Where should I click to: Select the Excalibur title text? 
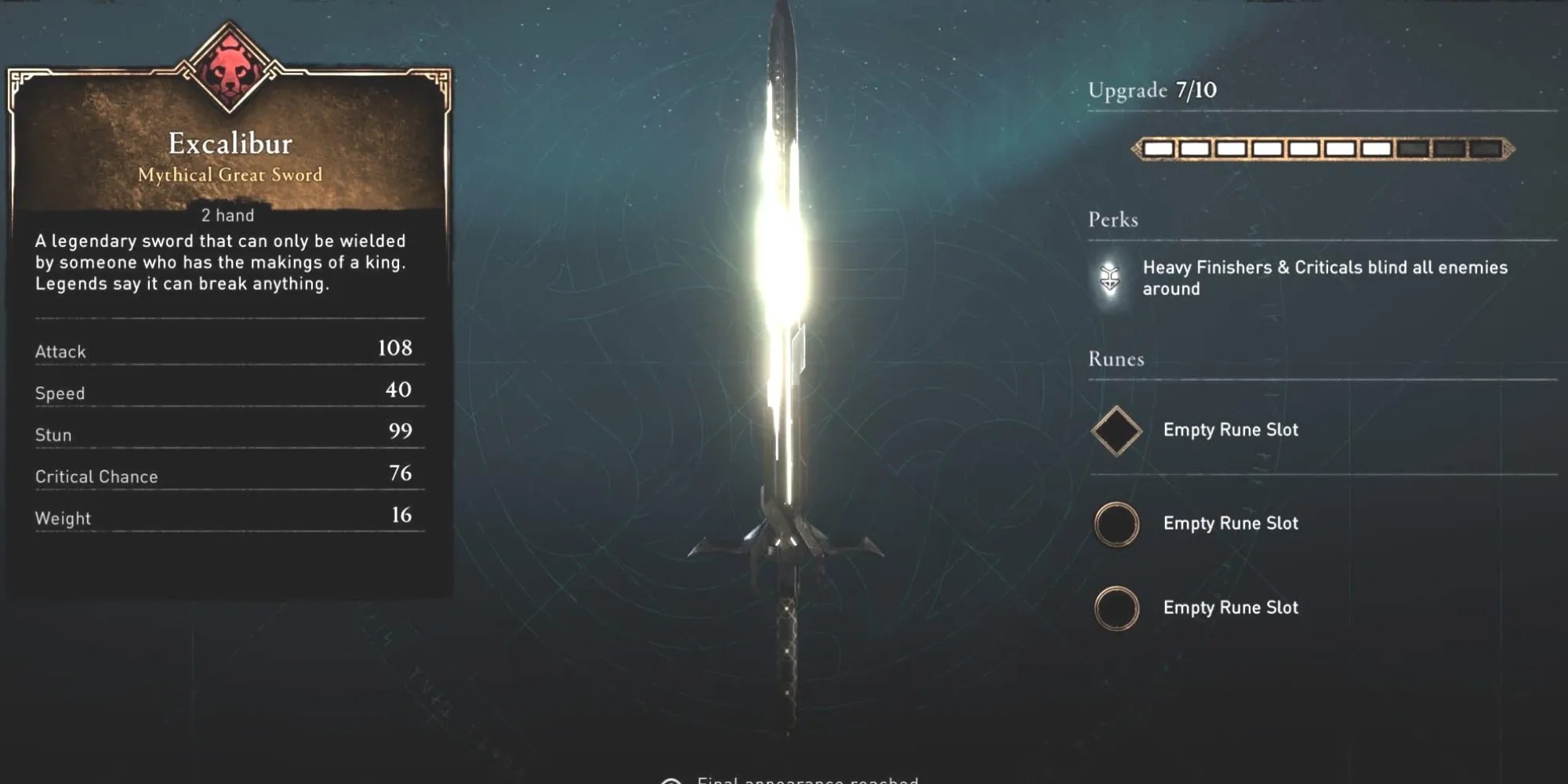[228, 143]
